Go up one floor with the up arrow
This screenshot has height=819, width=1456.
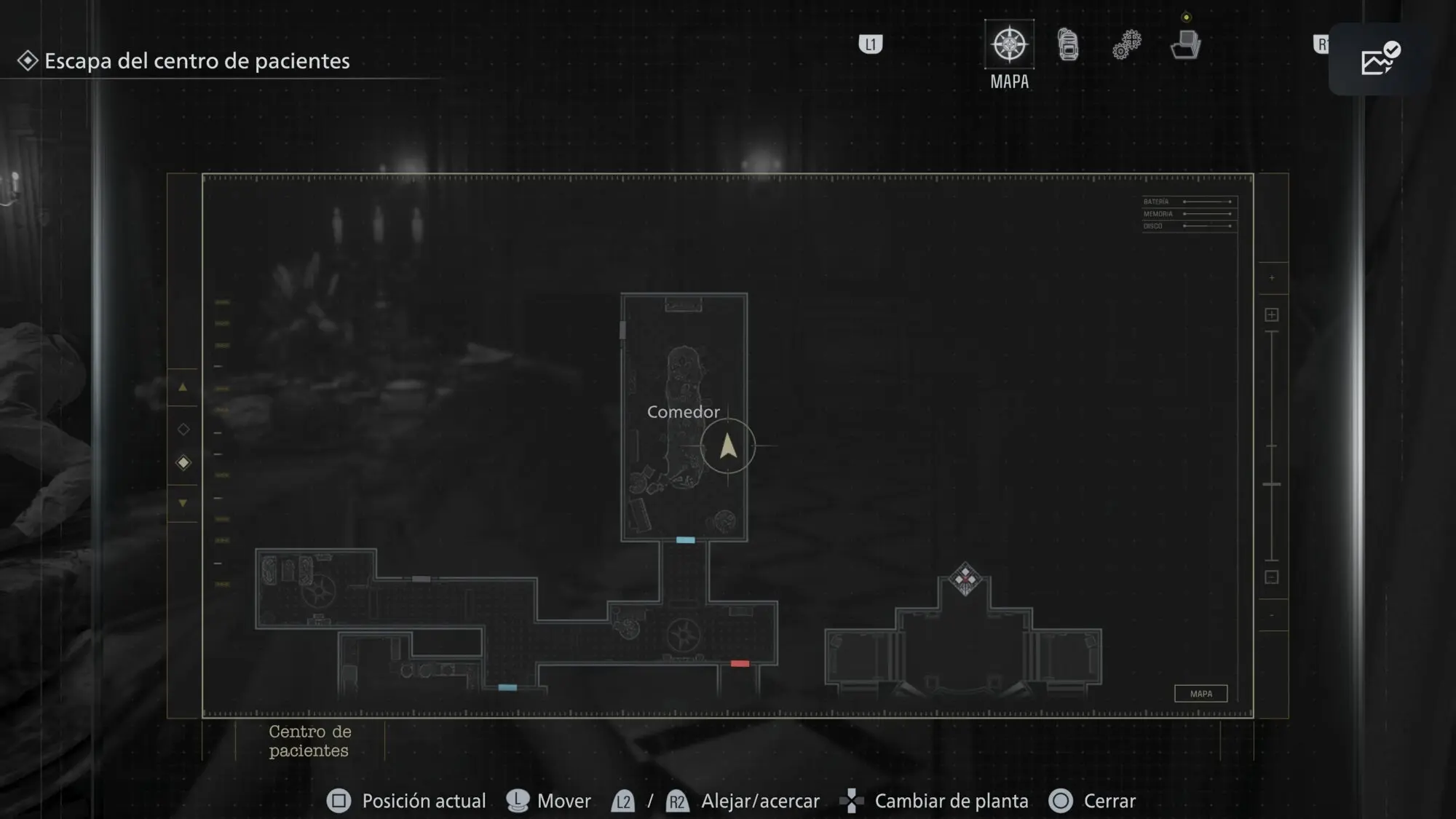(183, 388)
